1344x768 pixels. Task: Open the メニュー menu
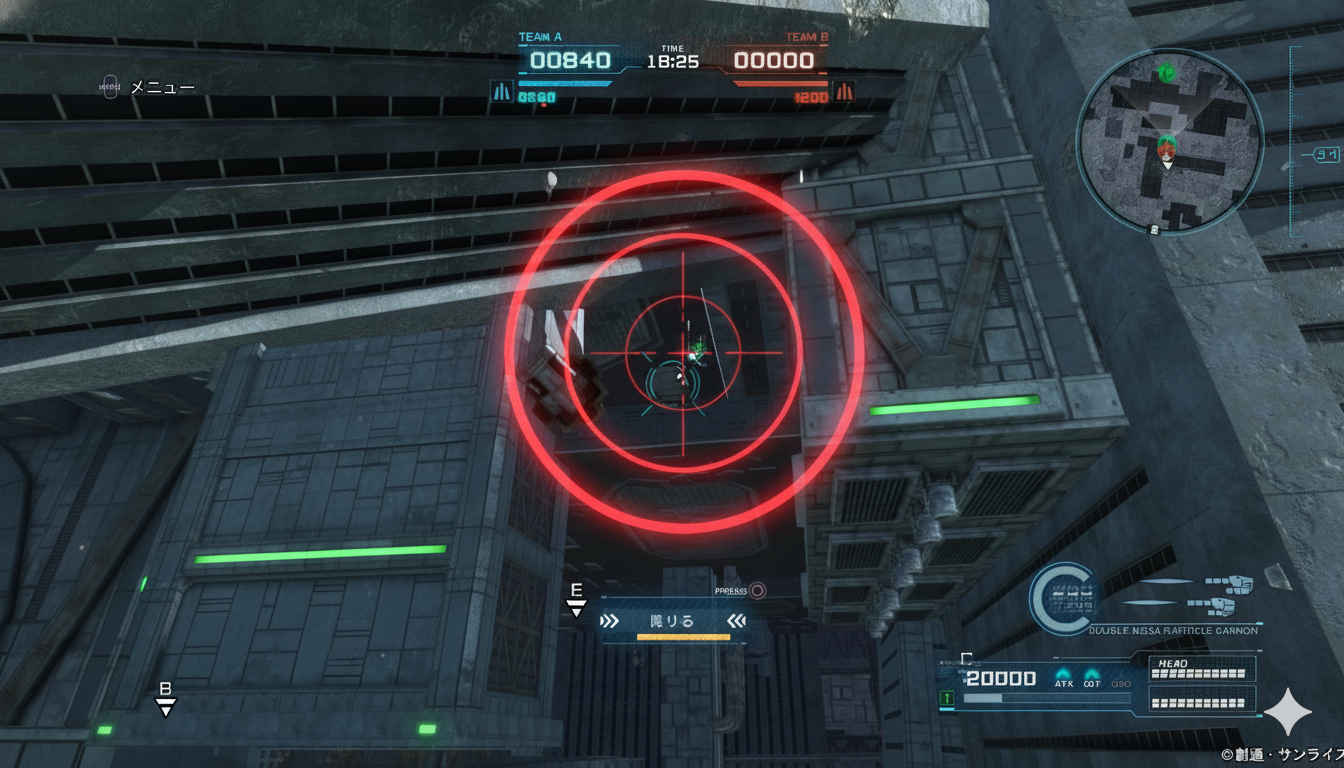148,88
